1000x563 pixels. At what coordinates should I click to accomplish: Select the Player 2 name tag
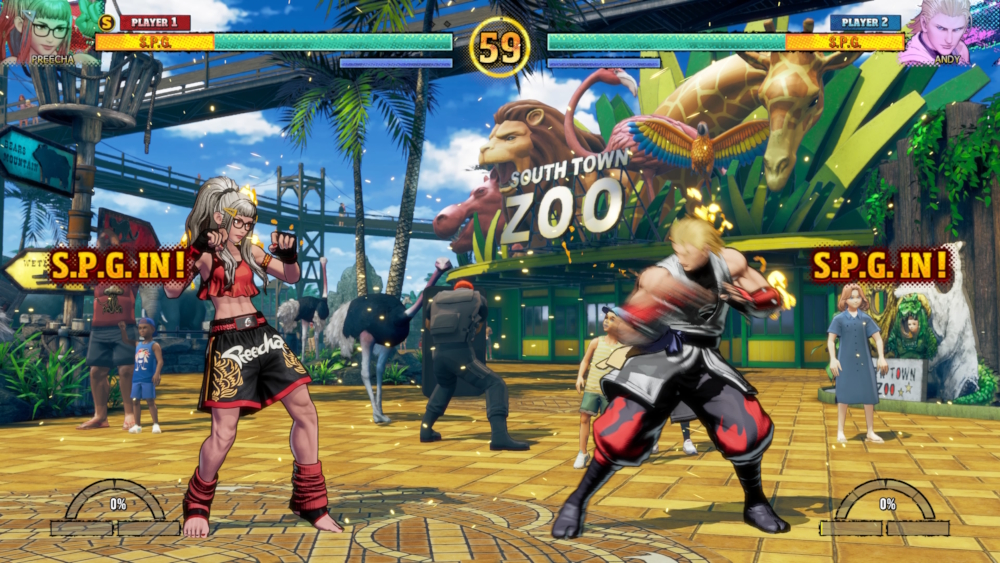[865, 22]
